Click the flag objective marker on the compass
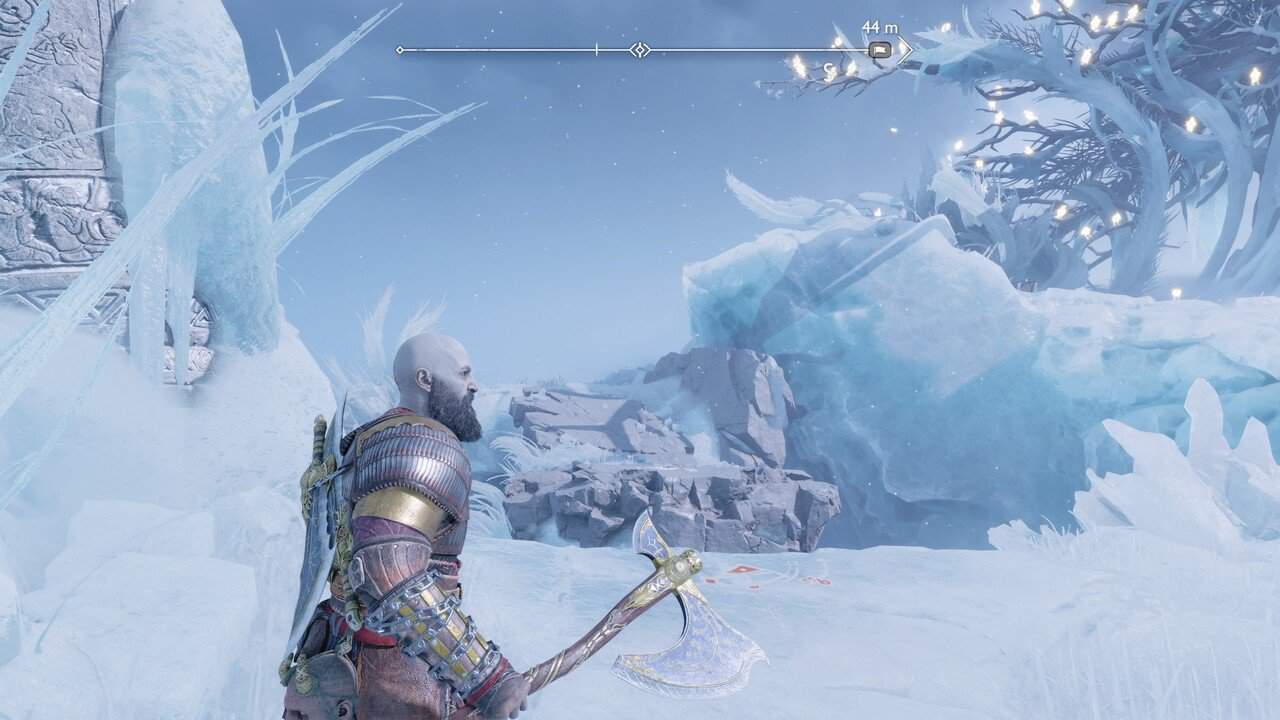Image resolution: width=1280 pixels, height=720 pixels. 880,49
